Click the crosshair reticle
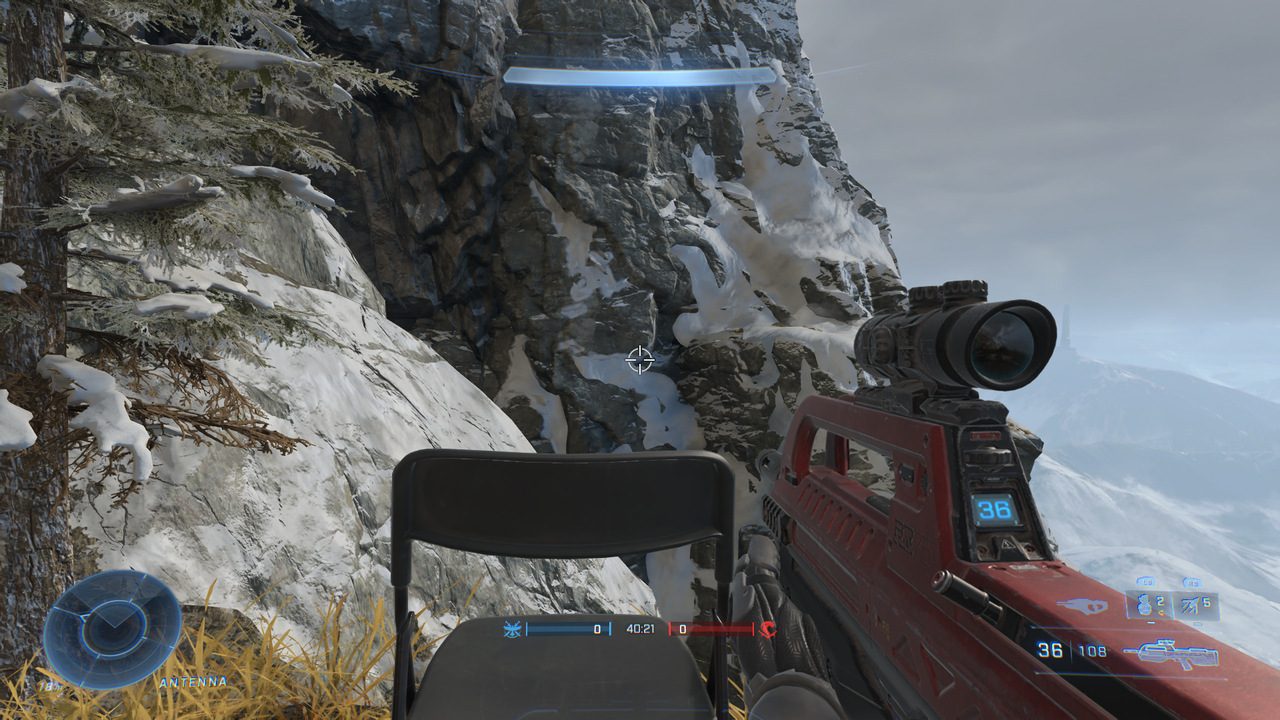Image resolution: width=1280 pixels, height=720 pixels. click(x=640, y=360)
